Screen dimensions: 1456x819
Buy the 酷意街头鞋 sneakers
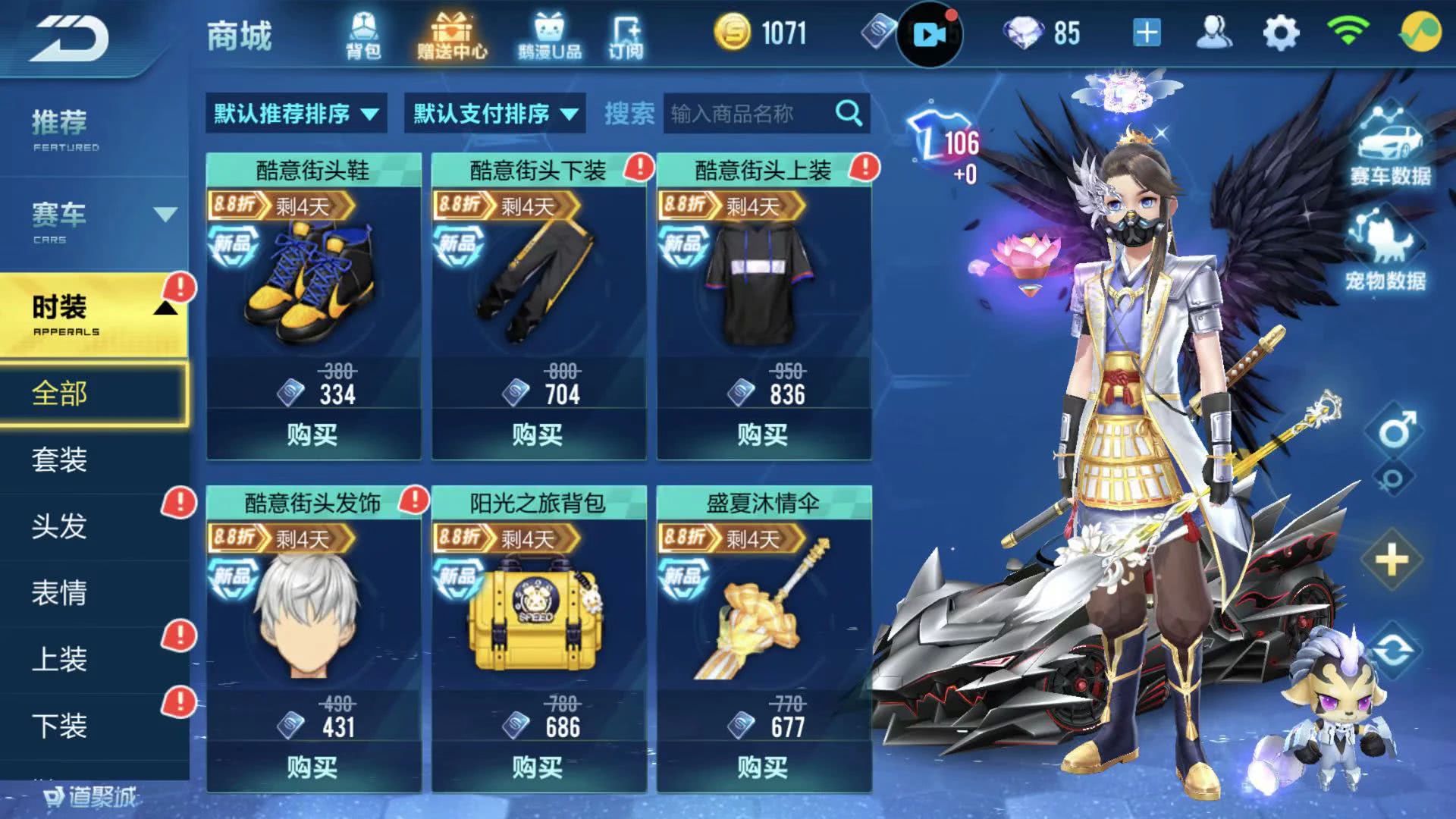(x=312, y=435)
